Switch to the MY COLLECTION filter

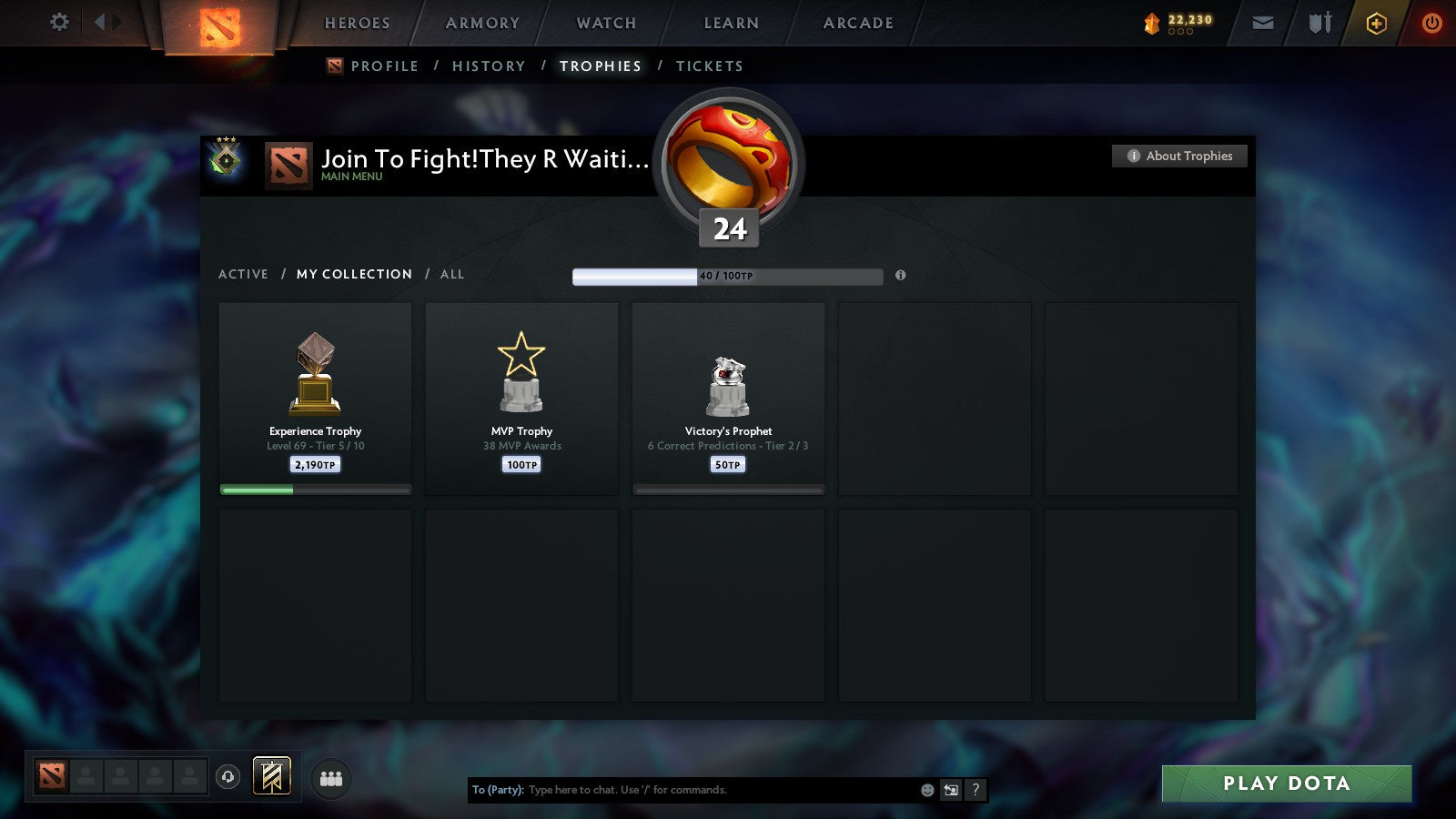pos(353,274)
